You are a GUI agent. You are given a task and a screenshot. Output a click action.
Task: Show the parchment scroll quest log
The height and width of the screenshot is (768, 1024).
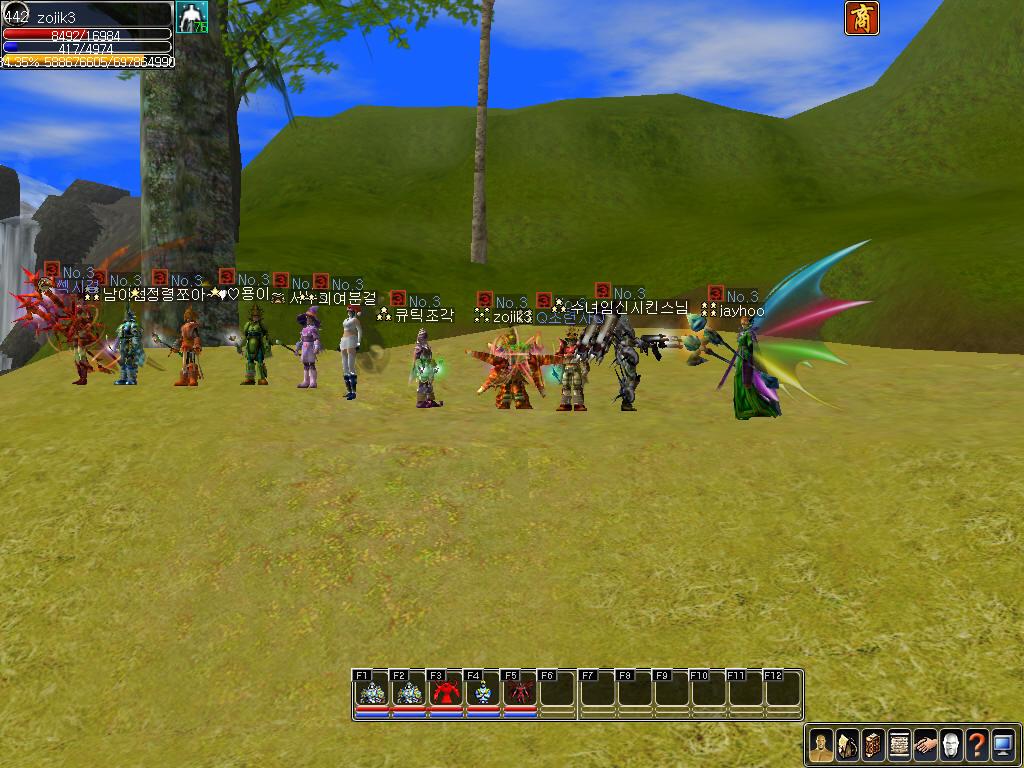899,745
